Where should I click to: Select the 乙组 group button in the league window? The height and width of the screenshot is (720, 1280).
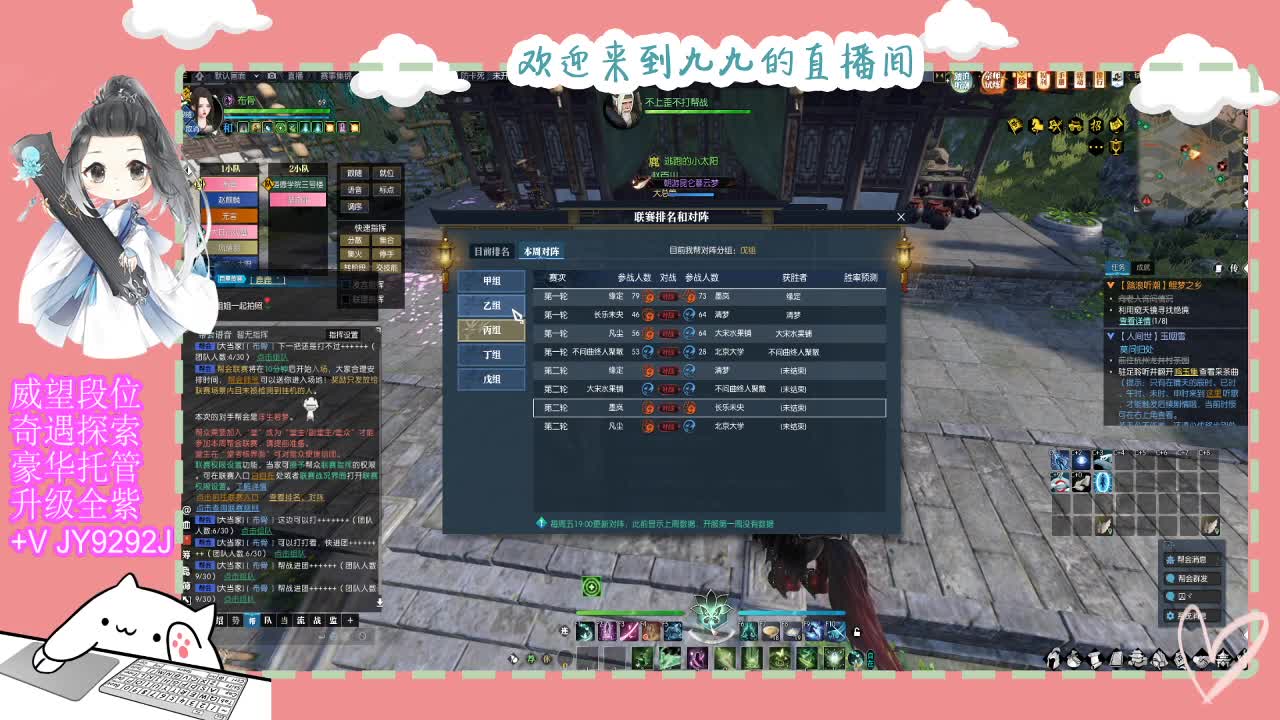[x=491, y=306]
